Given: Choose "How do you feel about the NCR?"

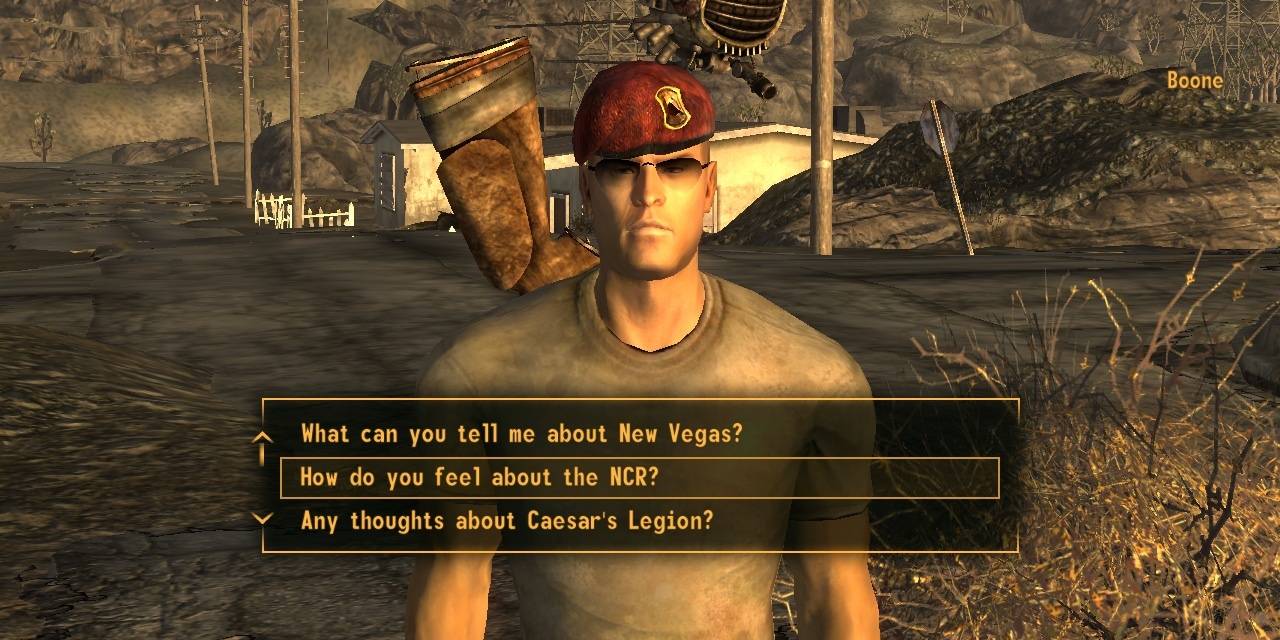Looking at the screenshot, I should coord(479,478).
